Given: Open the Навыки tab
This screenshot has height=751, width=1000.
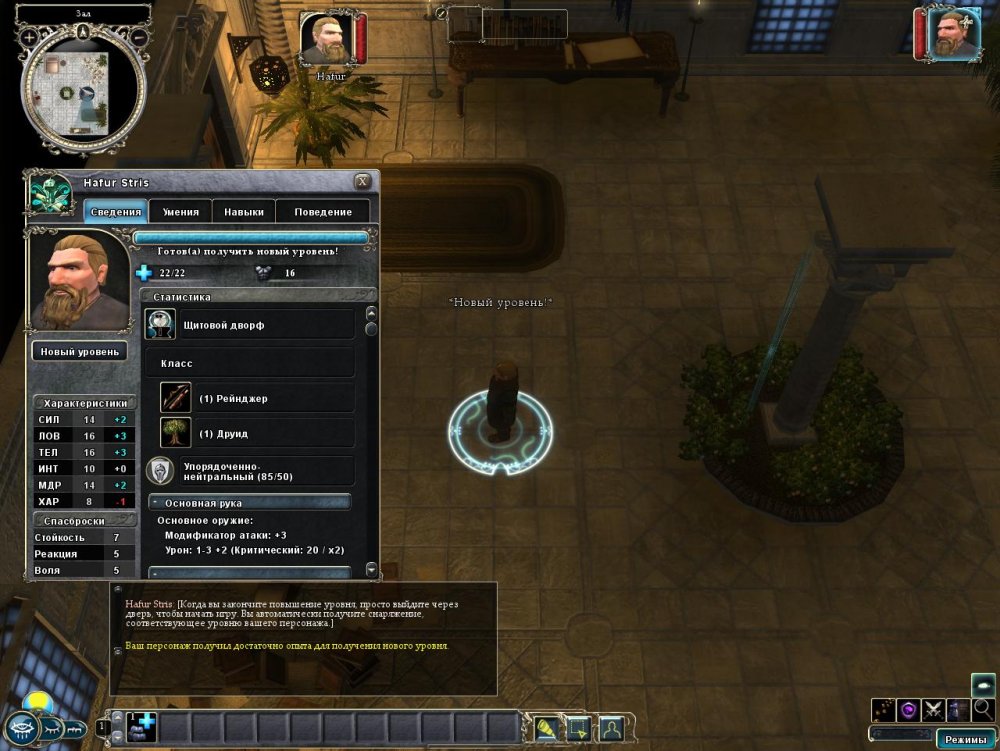Looking at the screenshot, I should click(x=244, y=211).
